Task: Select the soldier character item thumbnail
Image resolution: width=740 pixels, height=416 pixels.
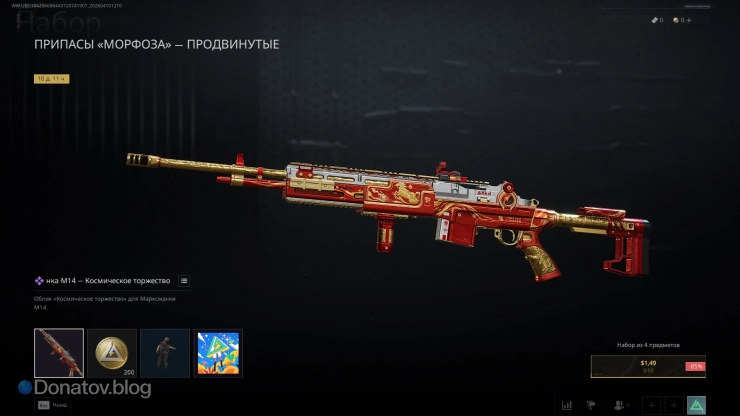Action: click(165, 353)
